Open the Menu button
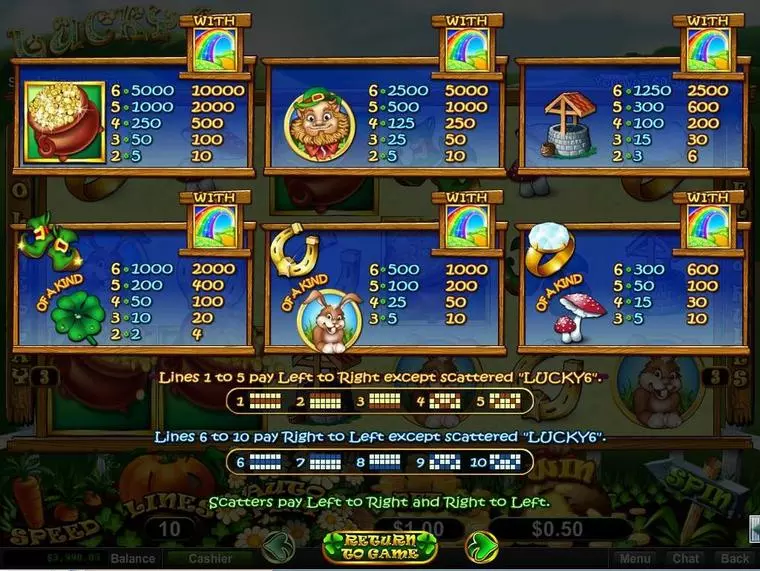The image size is (760, 571). pyautogui.click(x=634, y=559)
